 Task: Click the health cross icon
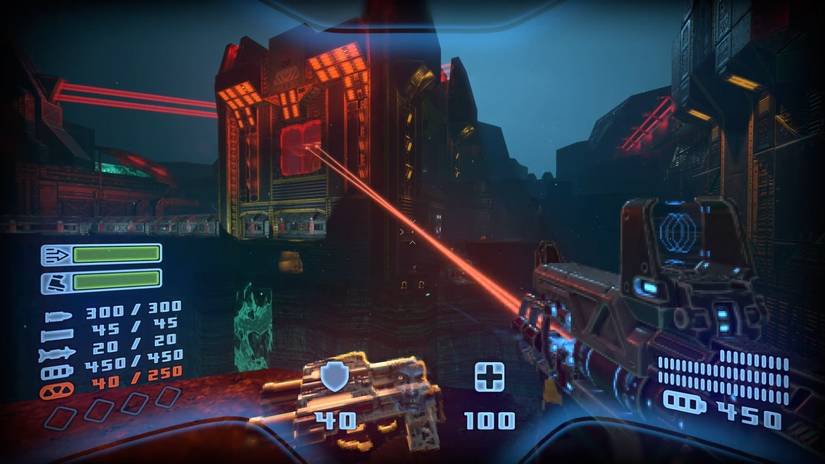pyautogui.click(x=489, y=377)
